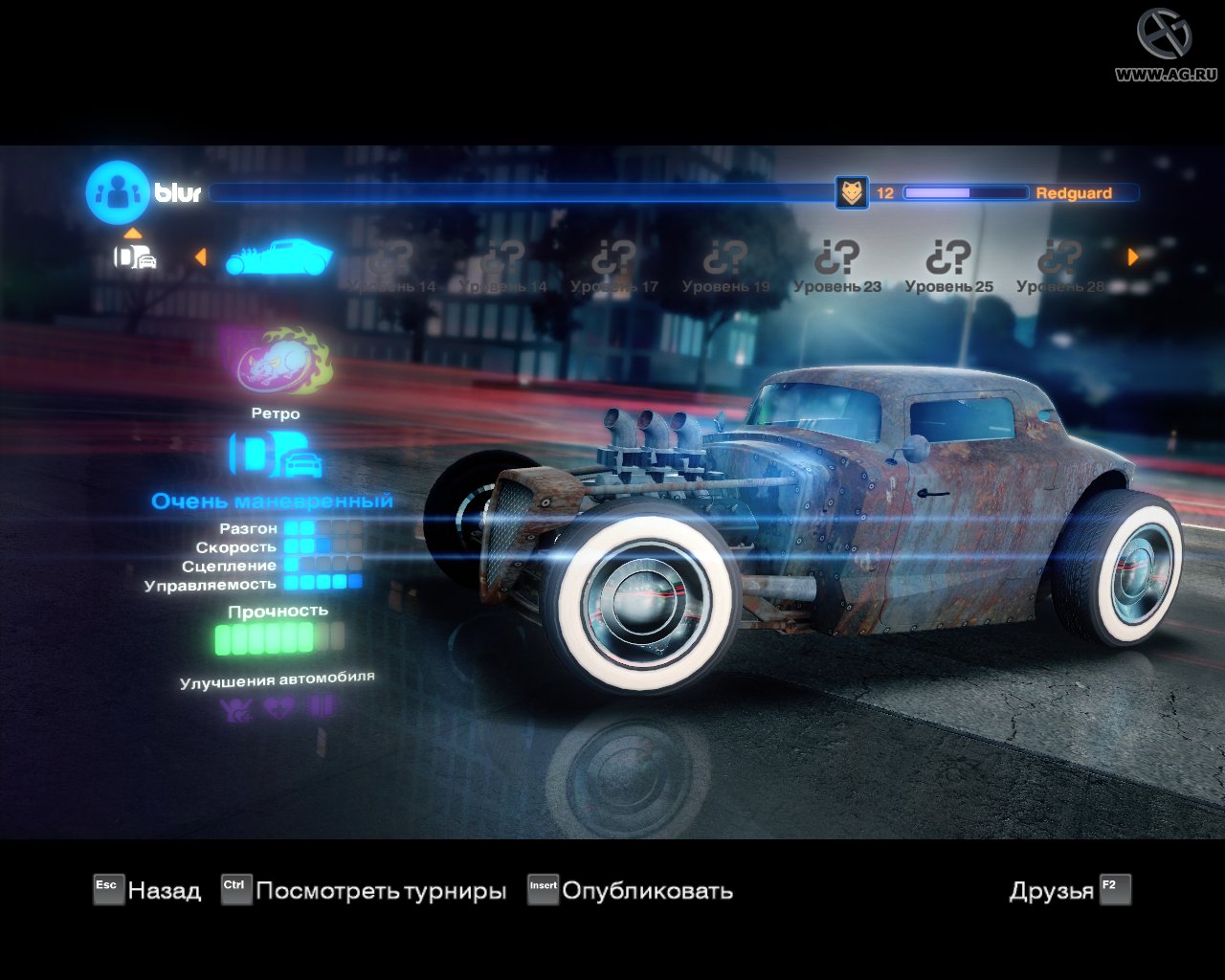Choose Опубликовать to share
Screen dimensions: 1225x980
click(631, 890)
